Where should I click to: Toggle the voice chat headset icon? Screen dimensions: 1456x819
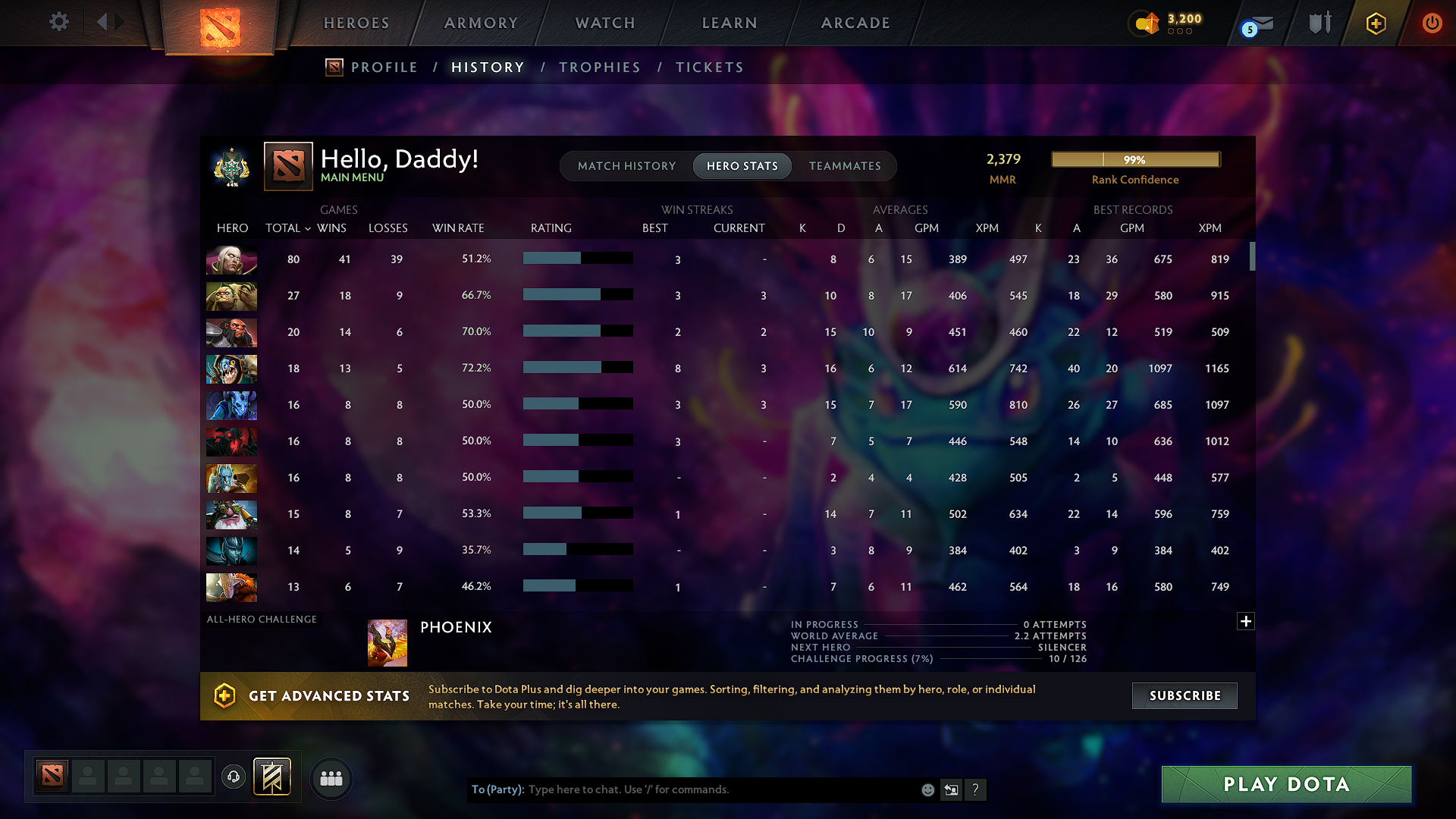[233, 777]
